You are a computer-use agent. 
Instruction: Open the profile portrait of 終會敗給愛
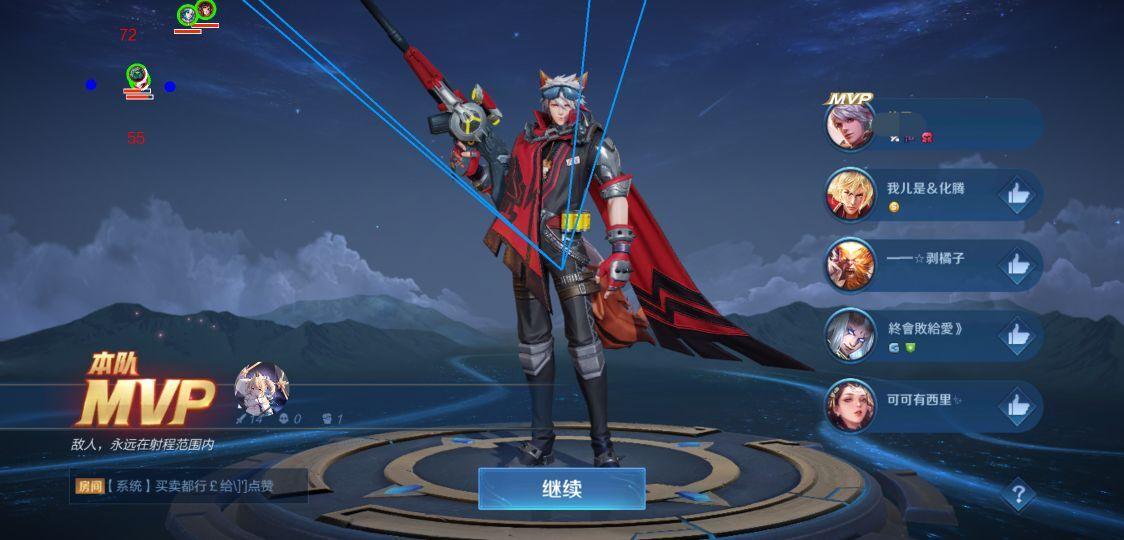point(850,335)
